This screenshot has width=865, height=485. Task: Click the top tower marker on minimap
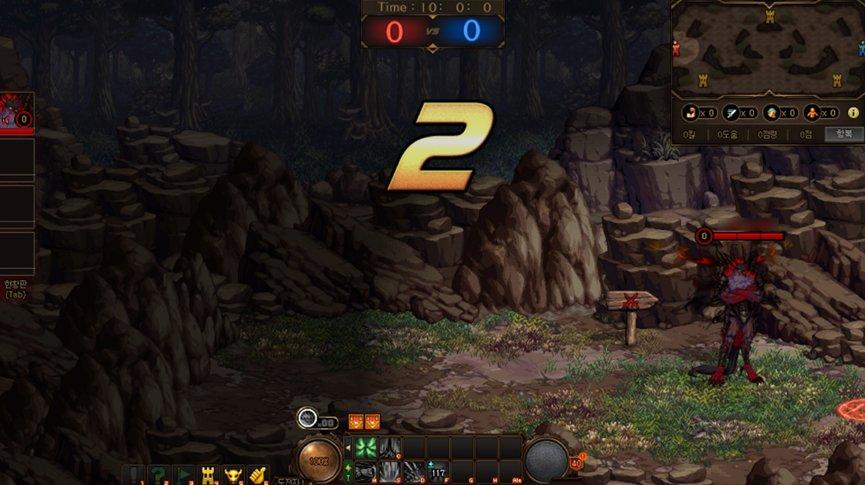pos(769,17)
